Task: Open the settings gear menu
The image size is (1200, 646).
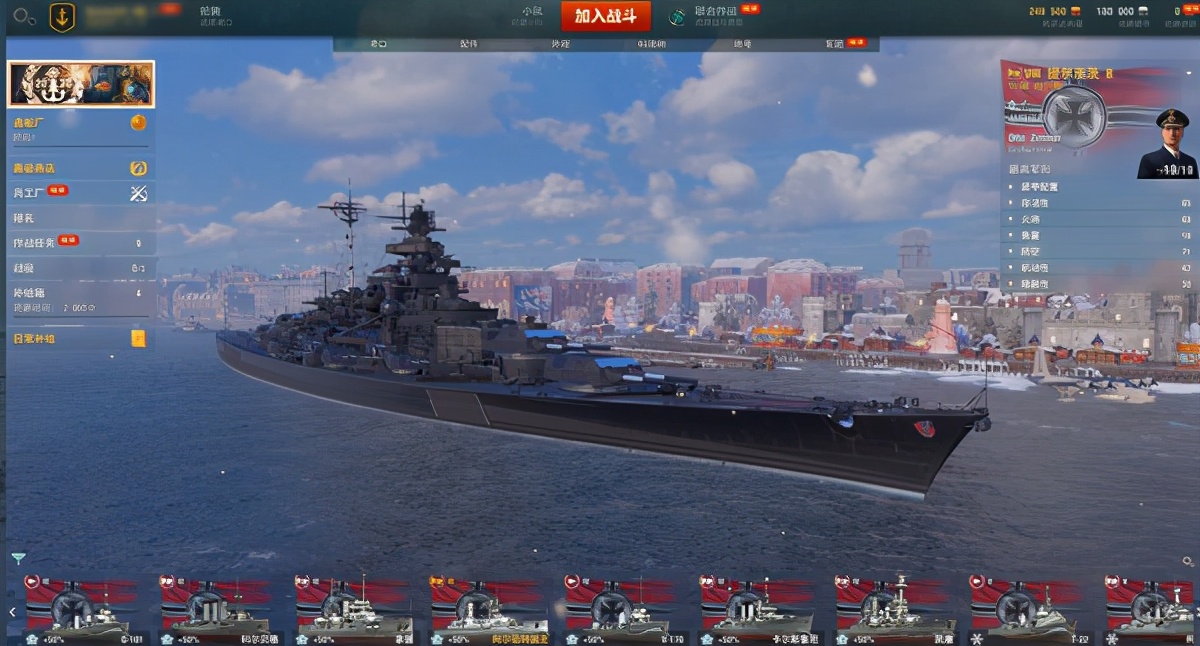Action: click(x=24, y=16)
